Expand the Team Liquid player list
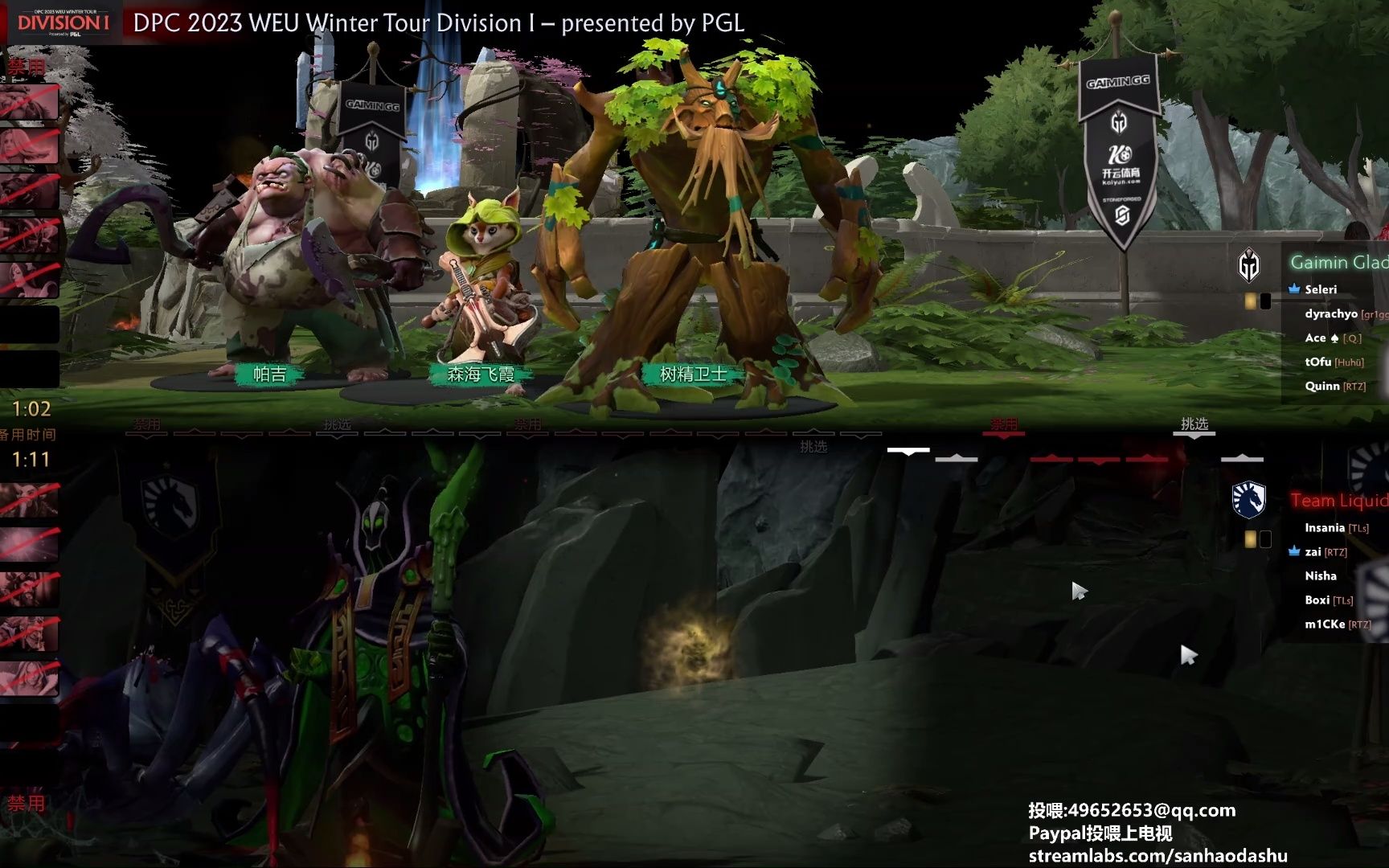The height and width of the screenshot is (868, 1389). (1338, 500)
